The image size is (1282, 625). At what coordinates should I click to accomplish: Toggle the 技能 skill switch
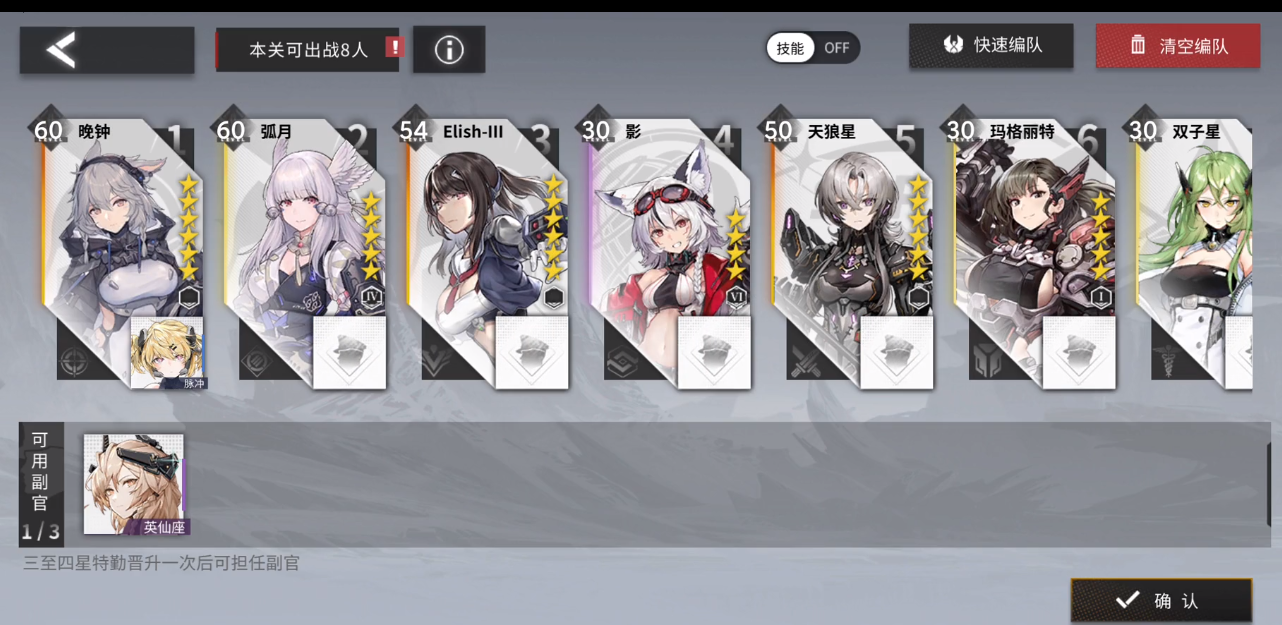coord(813,48)
